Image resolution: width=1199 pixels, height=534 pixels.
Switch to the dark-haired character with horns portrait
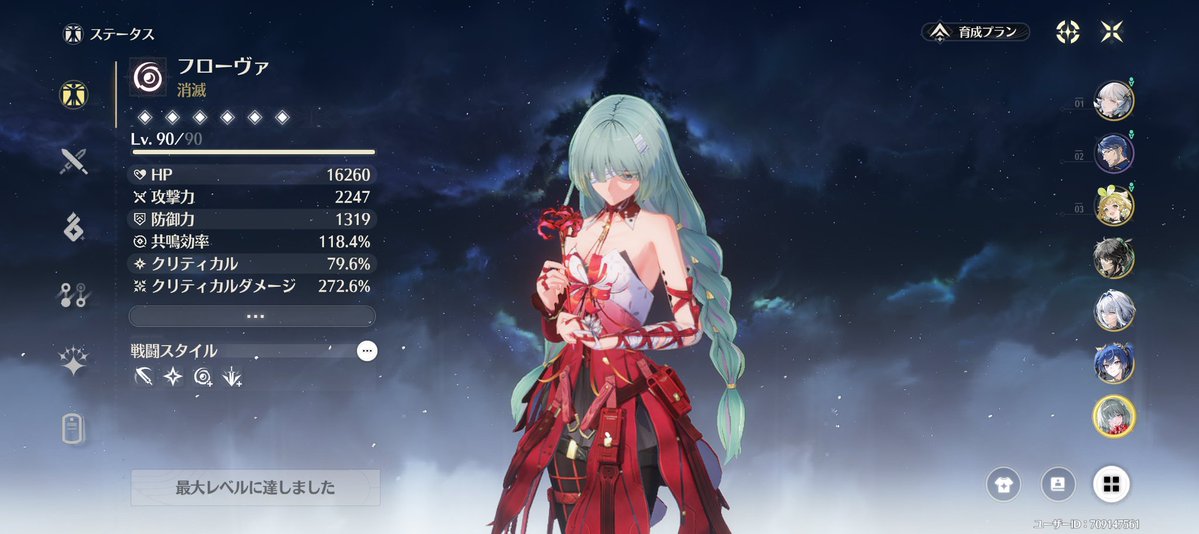(x=1113, y=258)
